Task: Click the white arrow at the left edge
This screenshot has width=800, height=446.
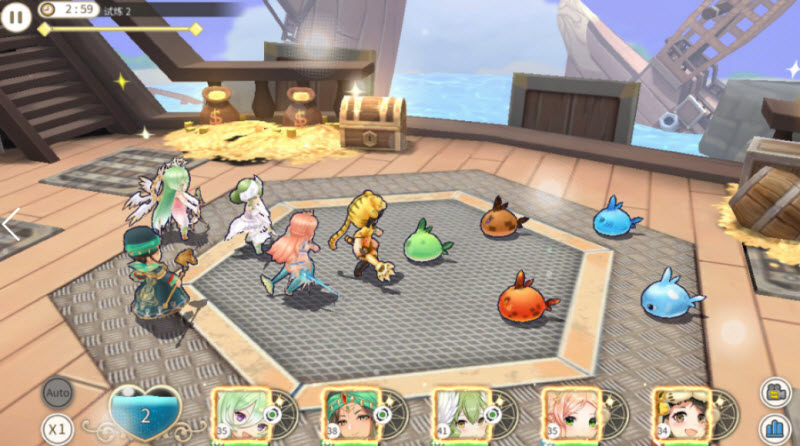Action: (x=11, y=224)
